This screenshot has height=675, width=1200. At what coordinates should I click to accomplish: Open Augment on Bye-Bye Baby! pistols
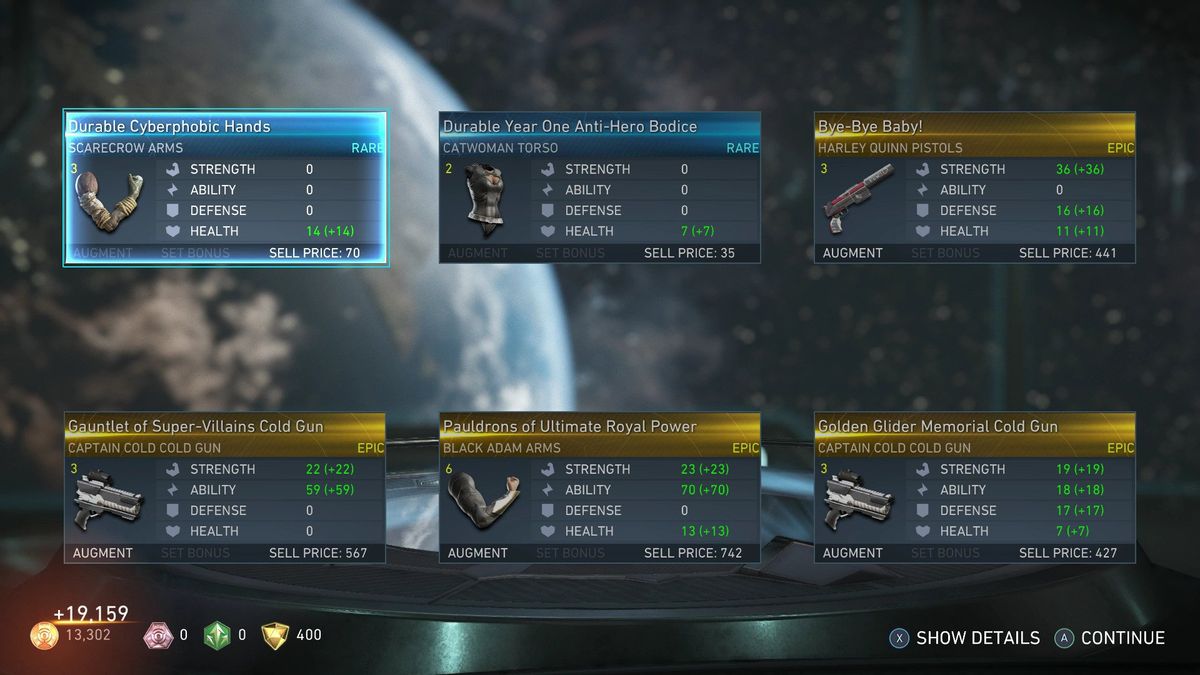(x=852, y=253)
